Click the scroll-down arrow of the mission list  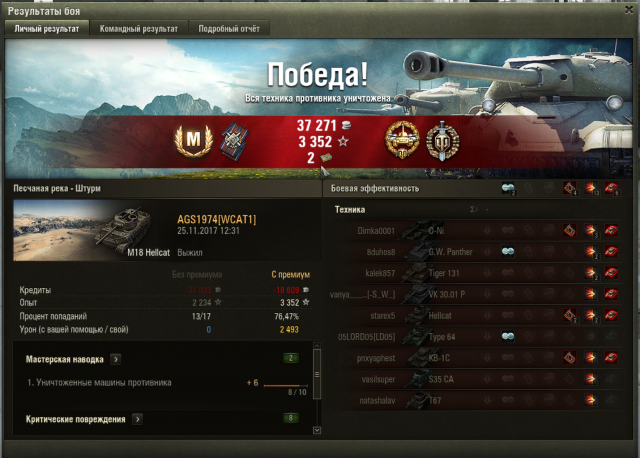pos(317,430)
